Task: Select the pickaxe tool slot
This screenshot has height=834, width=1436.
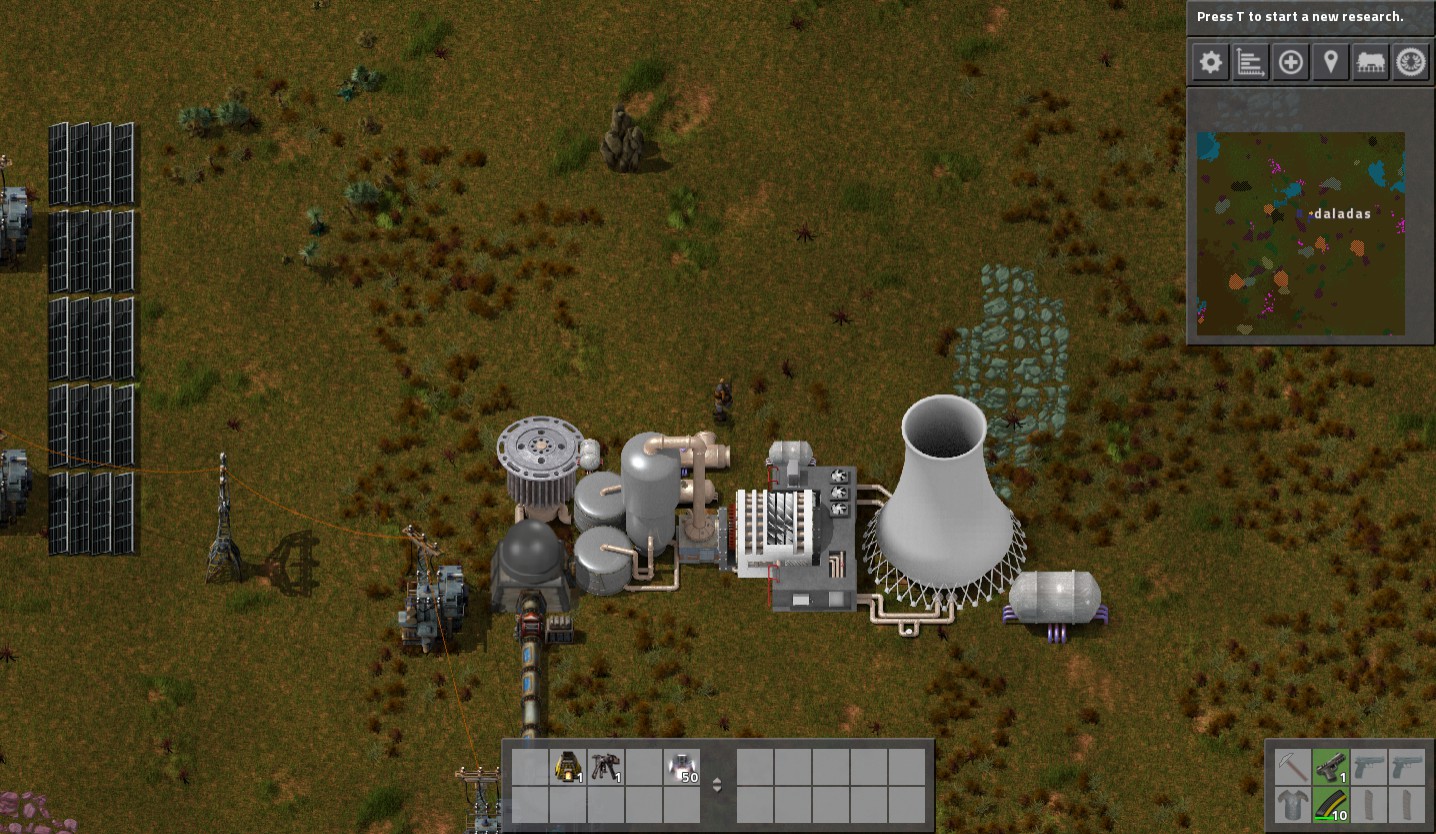Action: [x=1292, y=767]
